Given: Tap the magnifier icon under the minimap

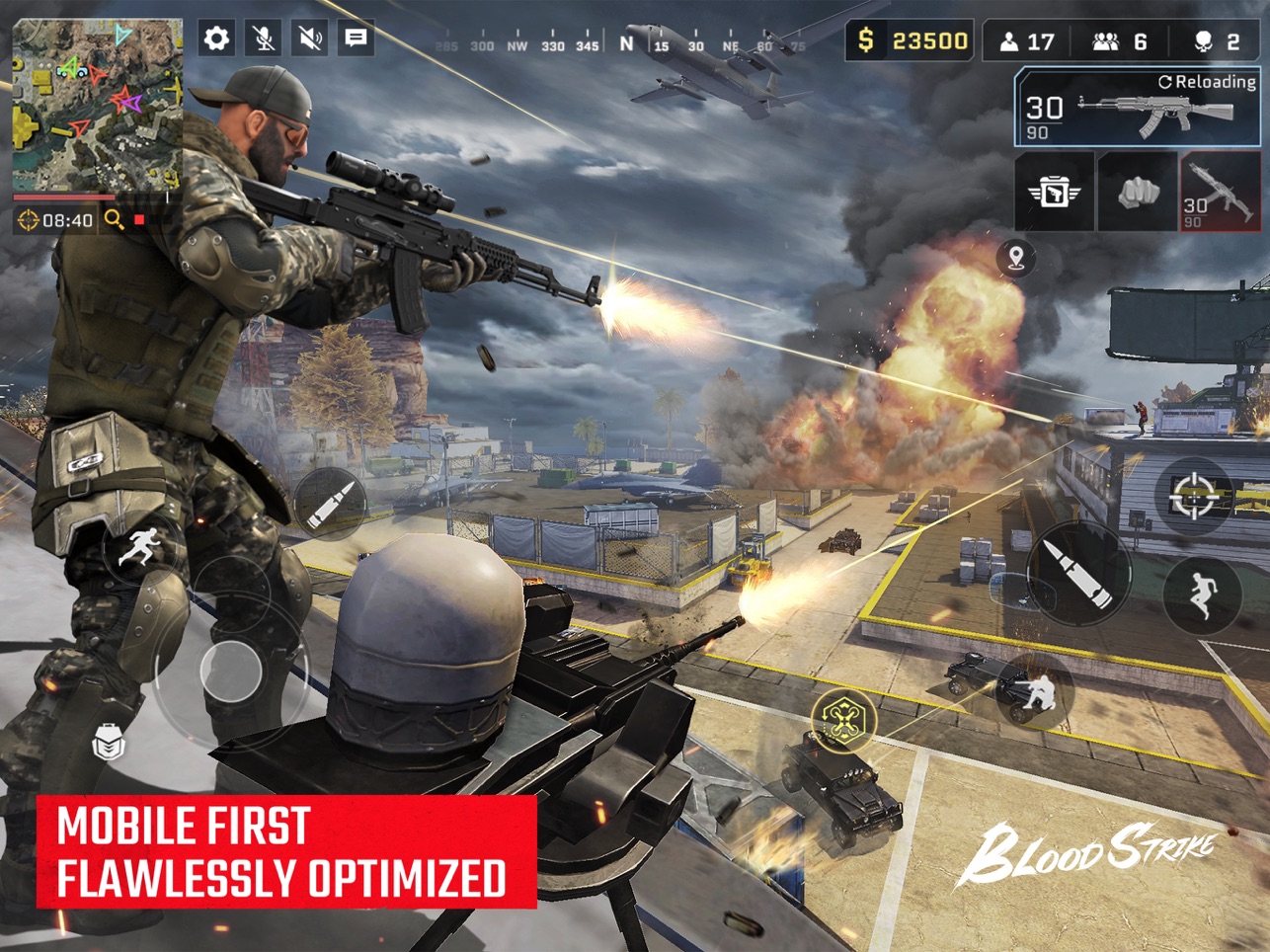Looking at the screenshot, I should click(x=115, y=219).
